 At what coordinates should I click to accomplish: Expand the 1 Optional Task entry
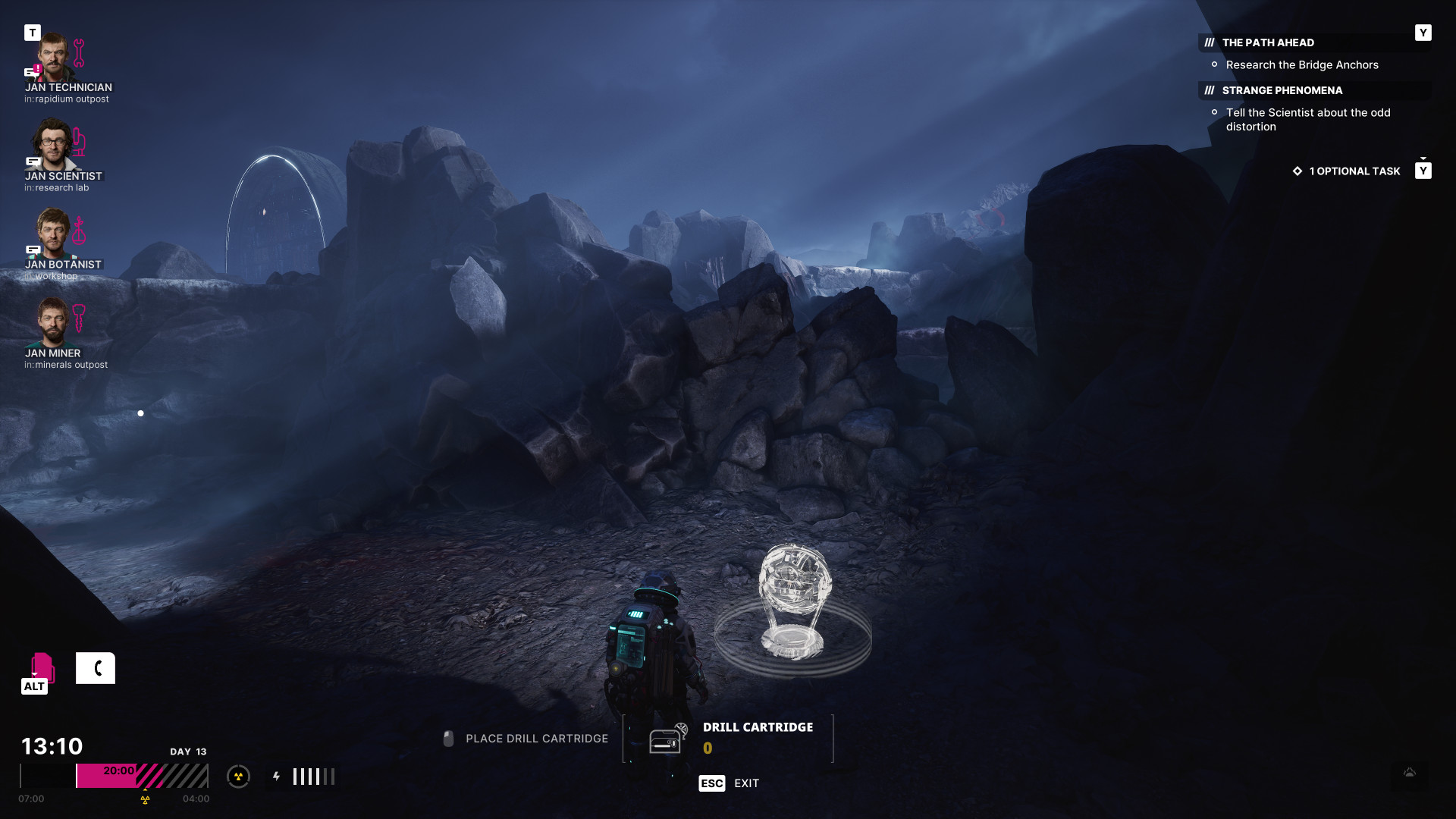pyautogui.click(x=1354, y=171)
